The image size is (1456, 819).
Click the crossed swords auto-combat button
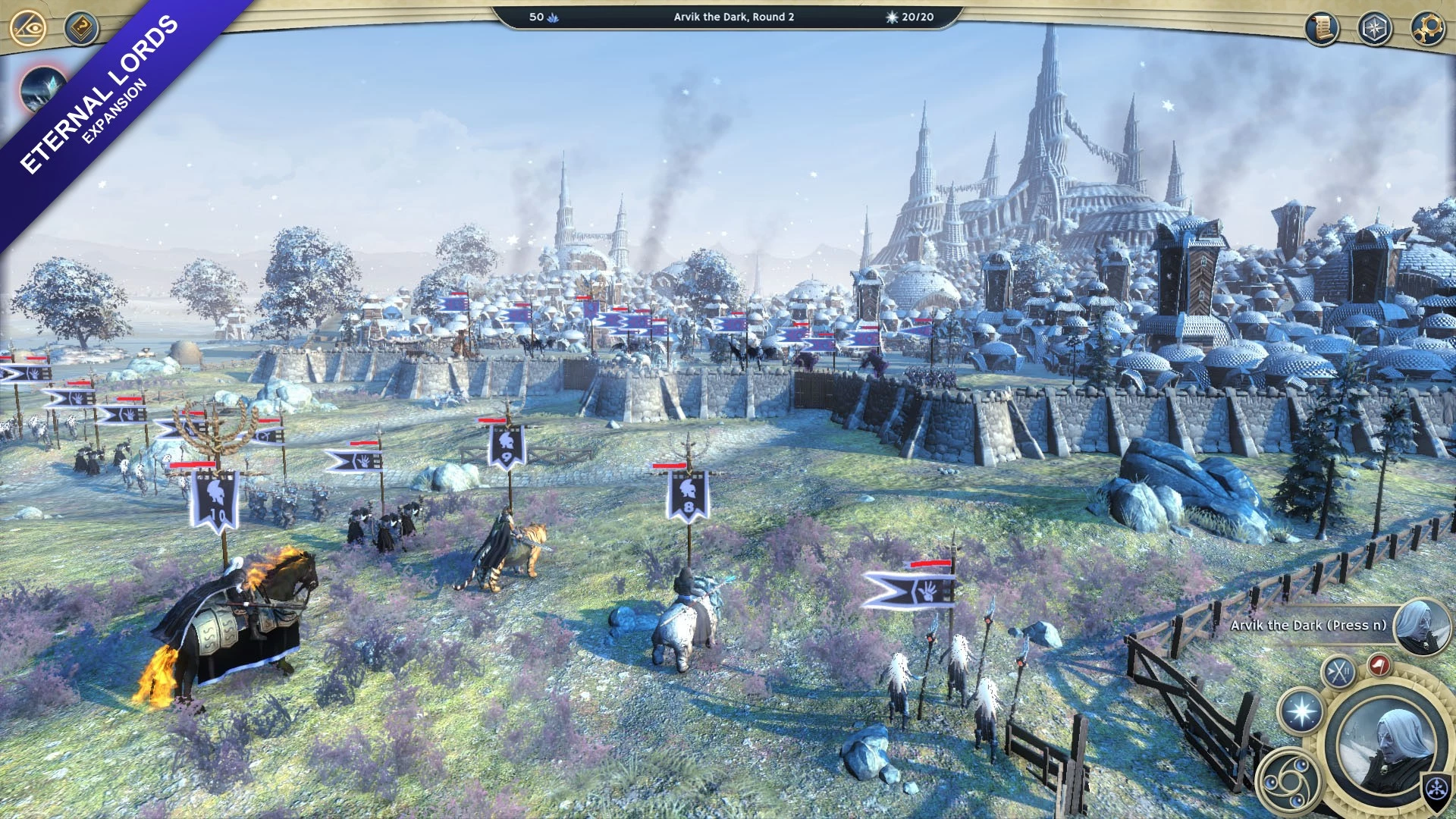coord(1339,672)
